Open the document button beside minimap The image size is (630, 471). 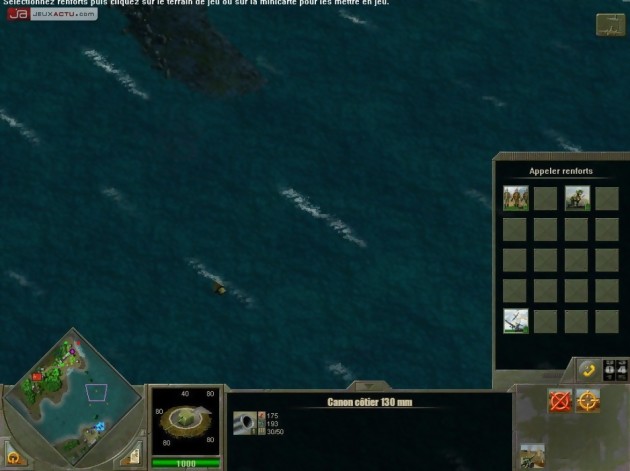pyautogui.click(x=129, y=458)
